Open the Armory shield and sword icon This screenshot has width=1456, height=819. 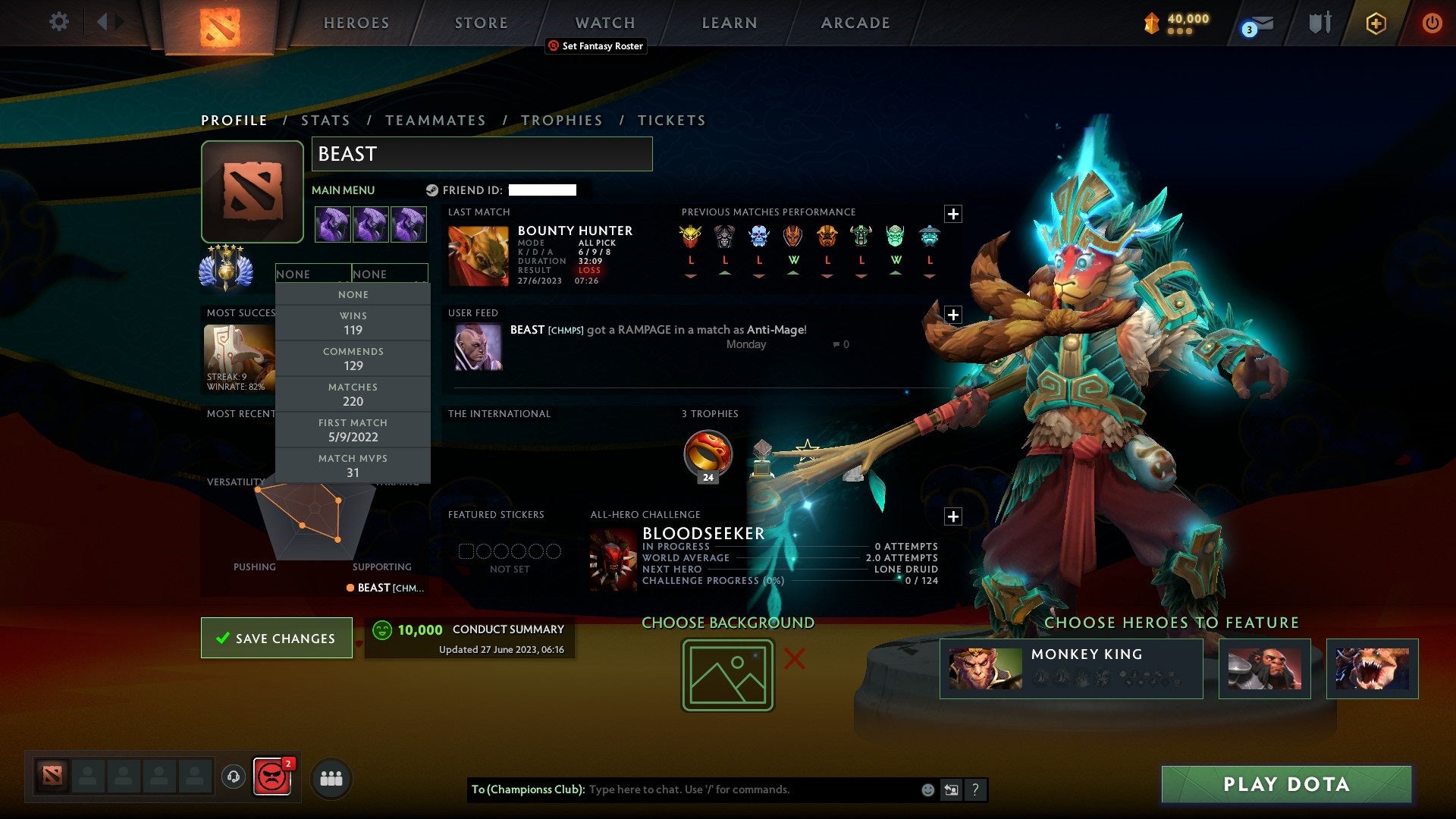pyautogui.click(x=1319, y=23)
